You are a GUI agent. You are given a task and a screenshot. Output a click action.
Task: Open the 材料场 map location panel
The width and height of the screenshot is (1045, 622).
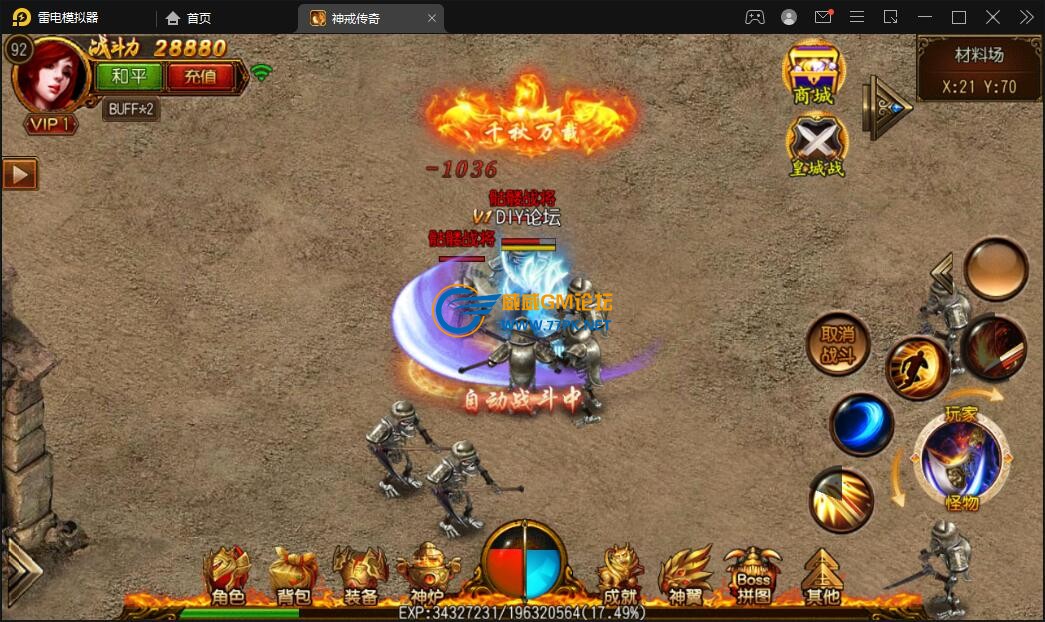pyautogui.click(x=979, y=70)
